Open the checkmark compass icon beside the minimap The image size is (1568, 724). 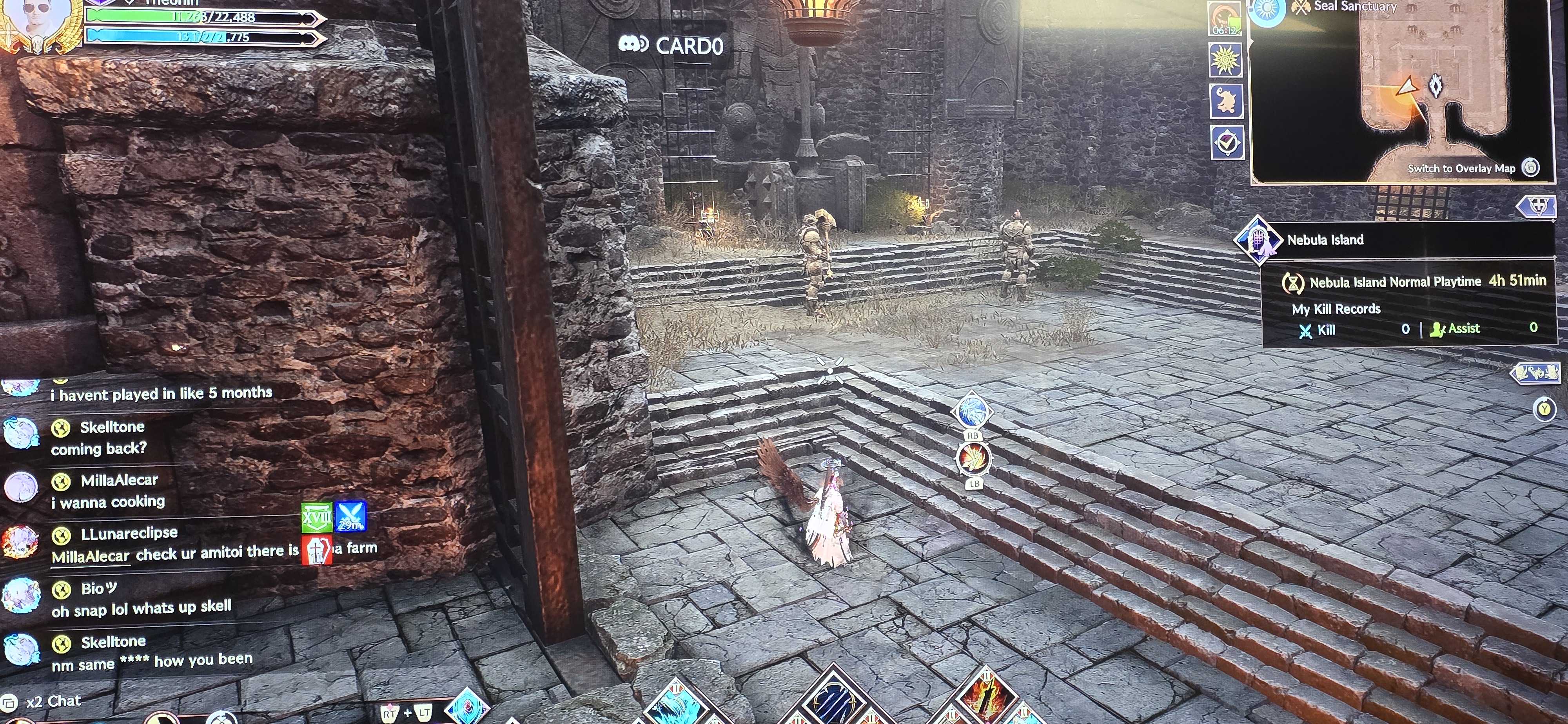(1227, 143)
